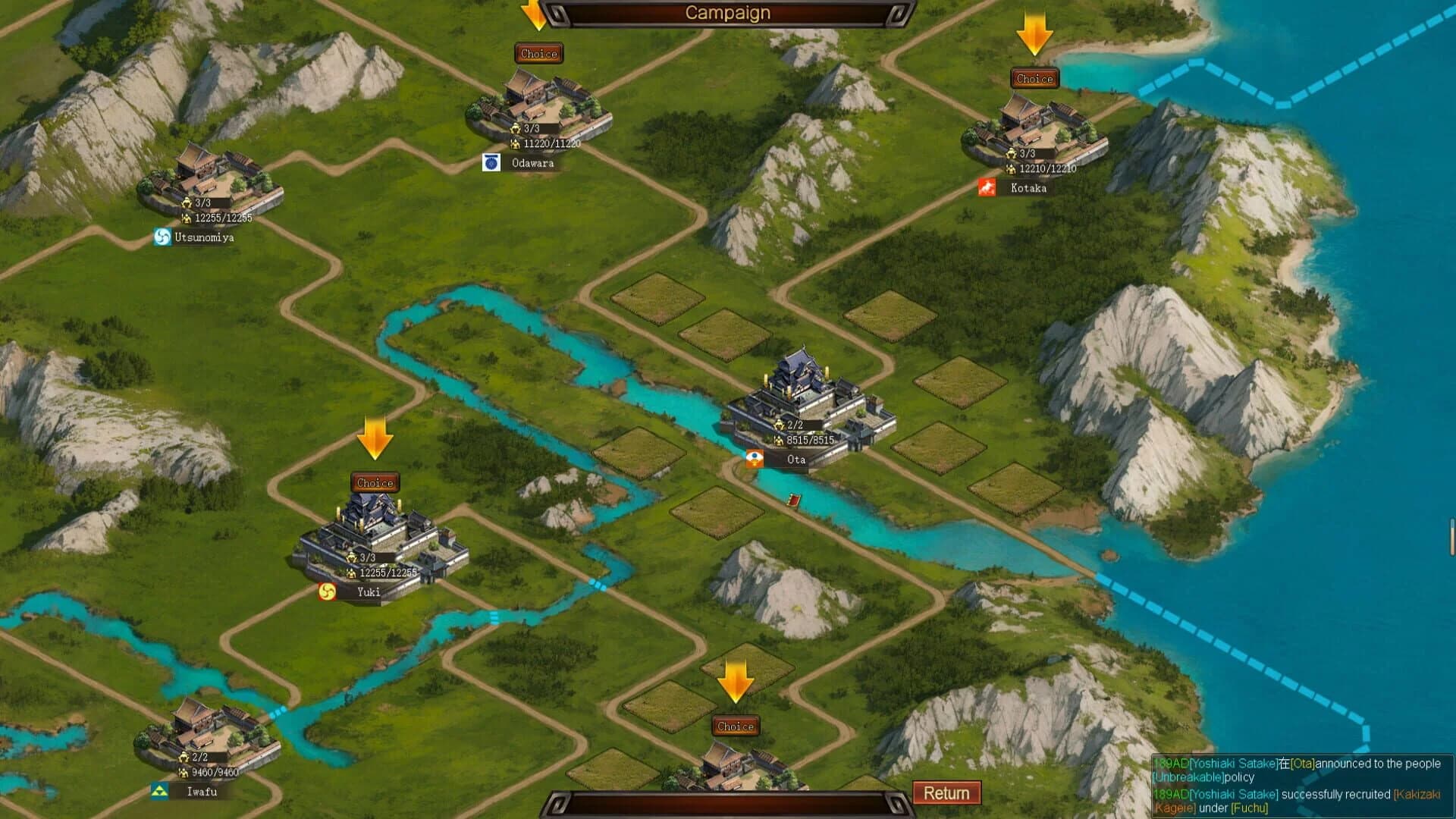Trigger the Choice marker at the bottom town

(734, 726)
